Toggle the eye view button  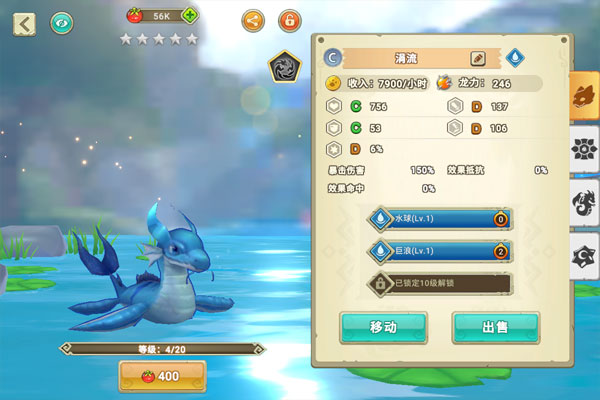click(62, 22)
